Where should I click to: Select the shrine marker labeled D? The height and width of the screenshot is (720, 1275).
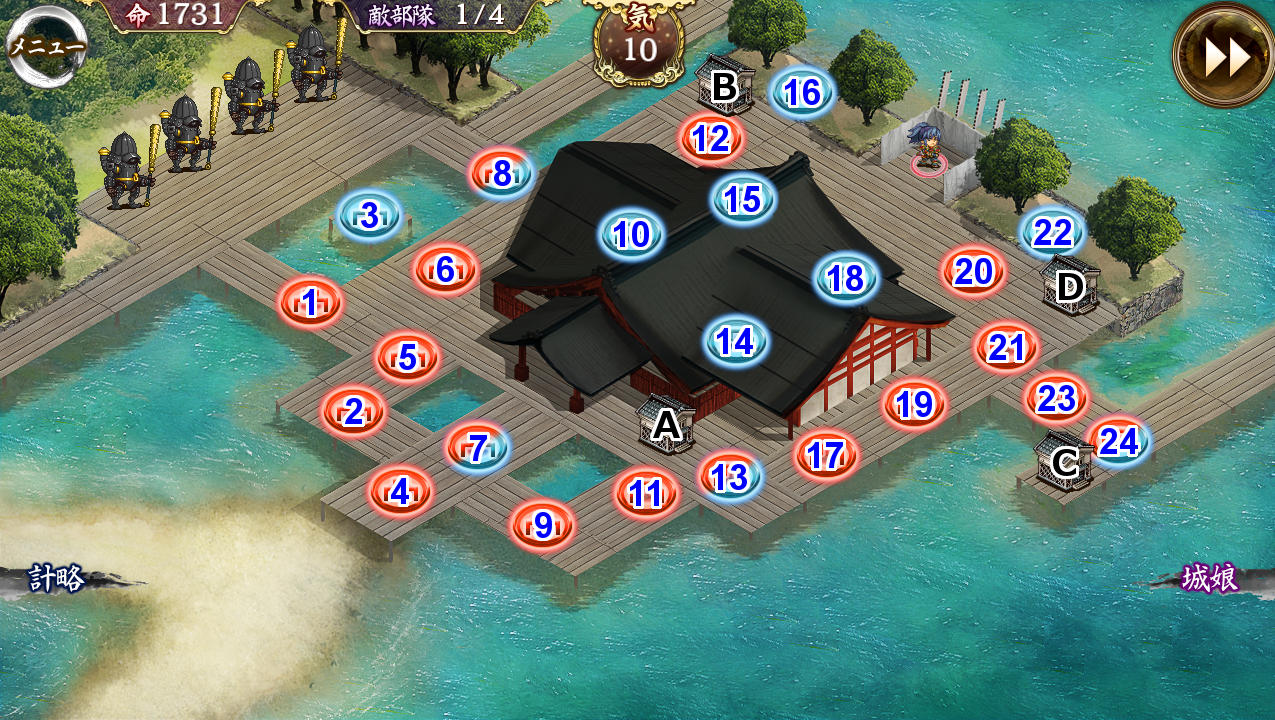1070,286
